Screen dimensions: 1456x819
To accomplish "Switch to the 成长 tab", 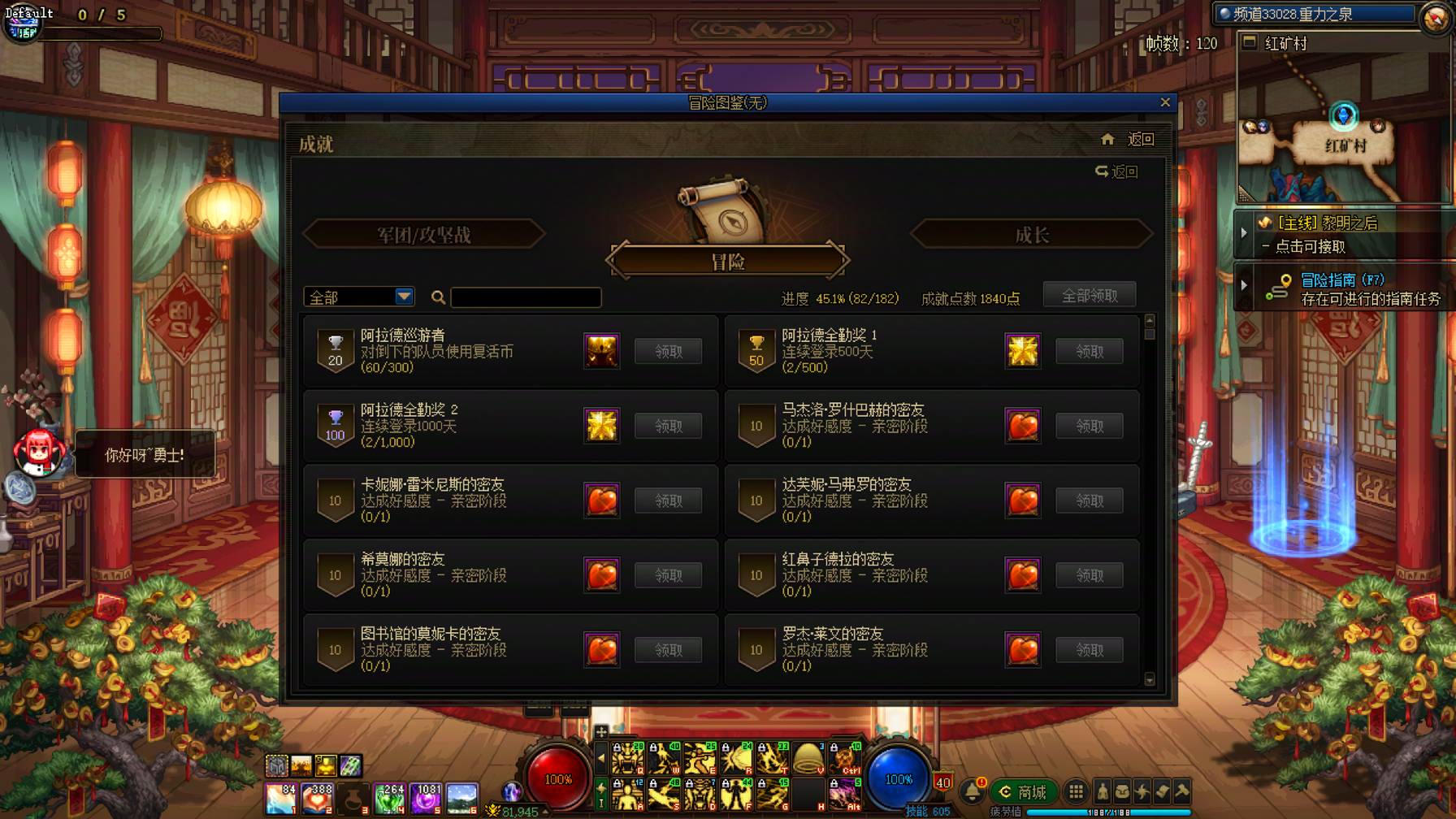I will pos(1030,234).
